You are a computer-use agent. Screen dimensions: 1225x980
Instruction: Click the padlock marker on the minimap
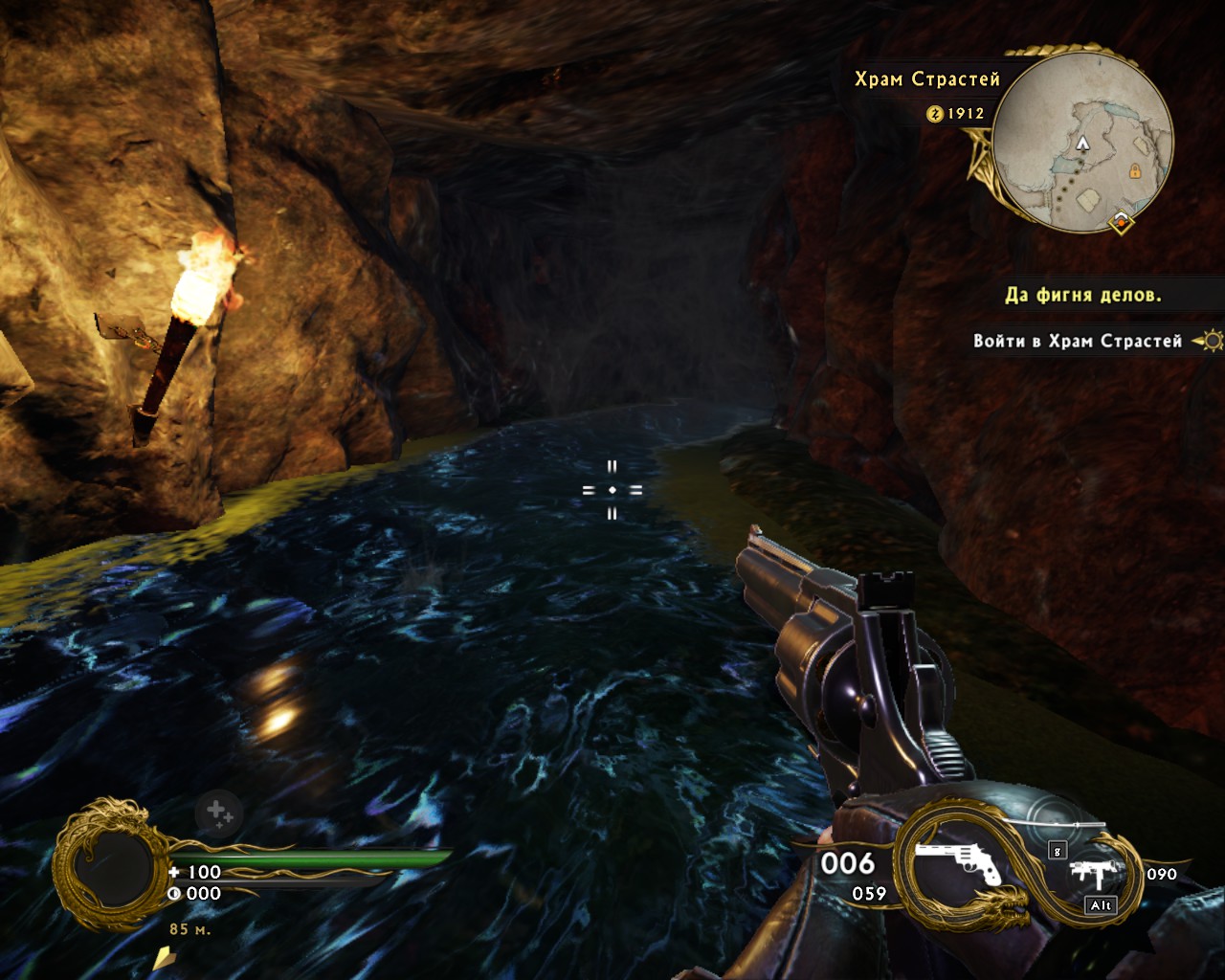click(1134, 171)
